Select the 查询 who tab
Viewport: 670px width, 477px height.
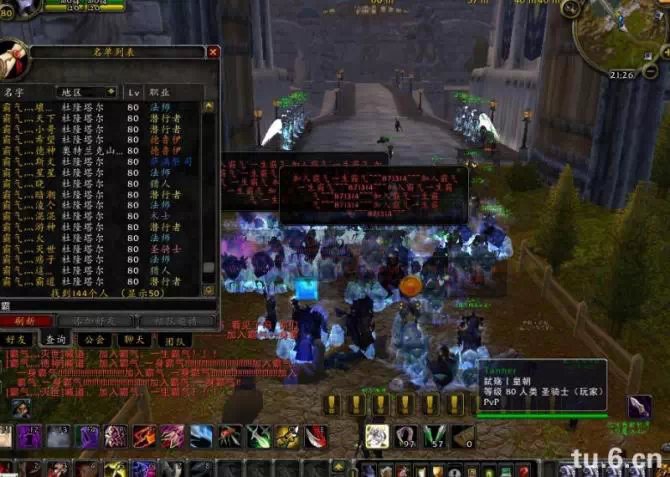point(56,340)
